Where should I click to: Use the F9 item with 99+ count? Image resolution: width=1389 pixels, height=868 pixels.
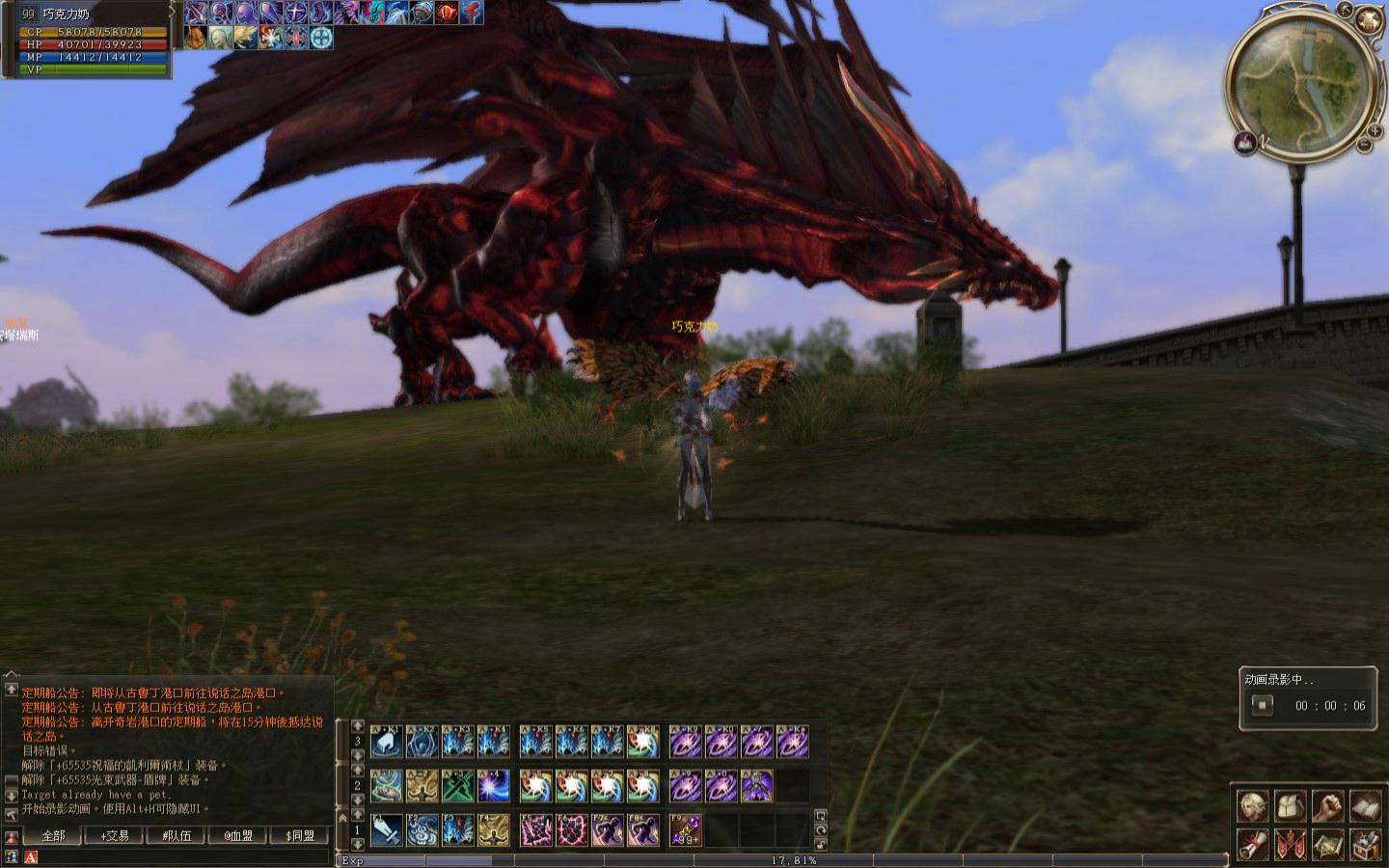pos(685,829)
